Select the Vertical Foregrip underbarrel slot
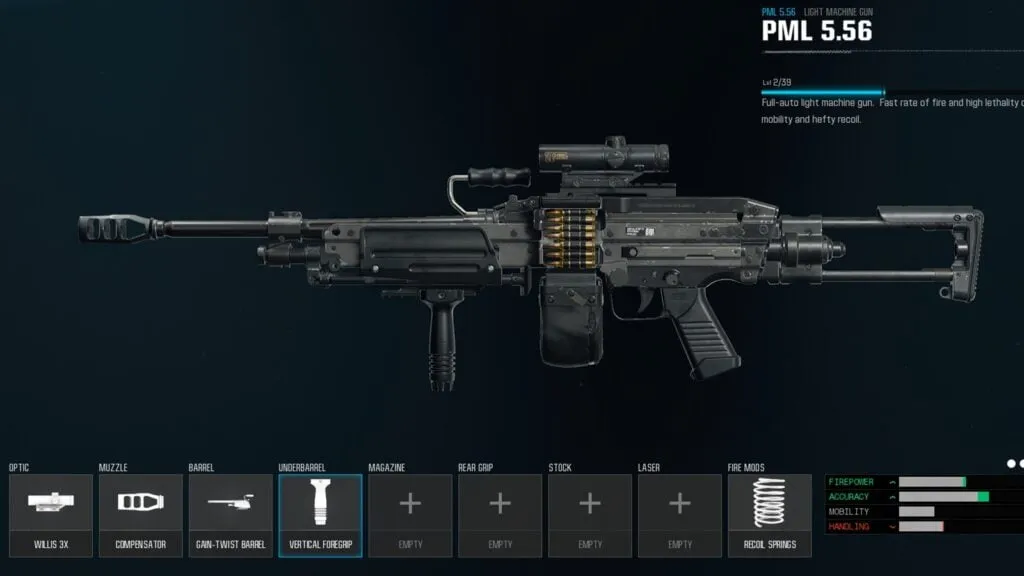This screenshot has height=576, width=1024. [320, 515]
